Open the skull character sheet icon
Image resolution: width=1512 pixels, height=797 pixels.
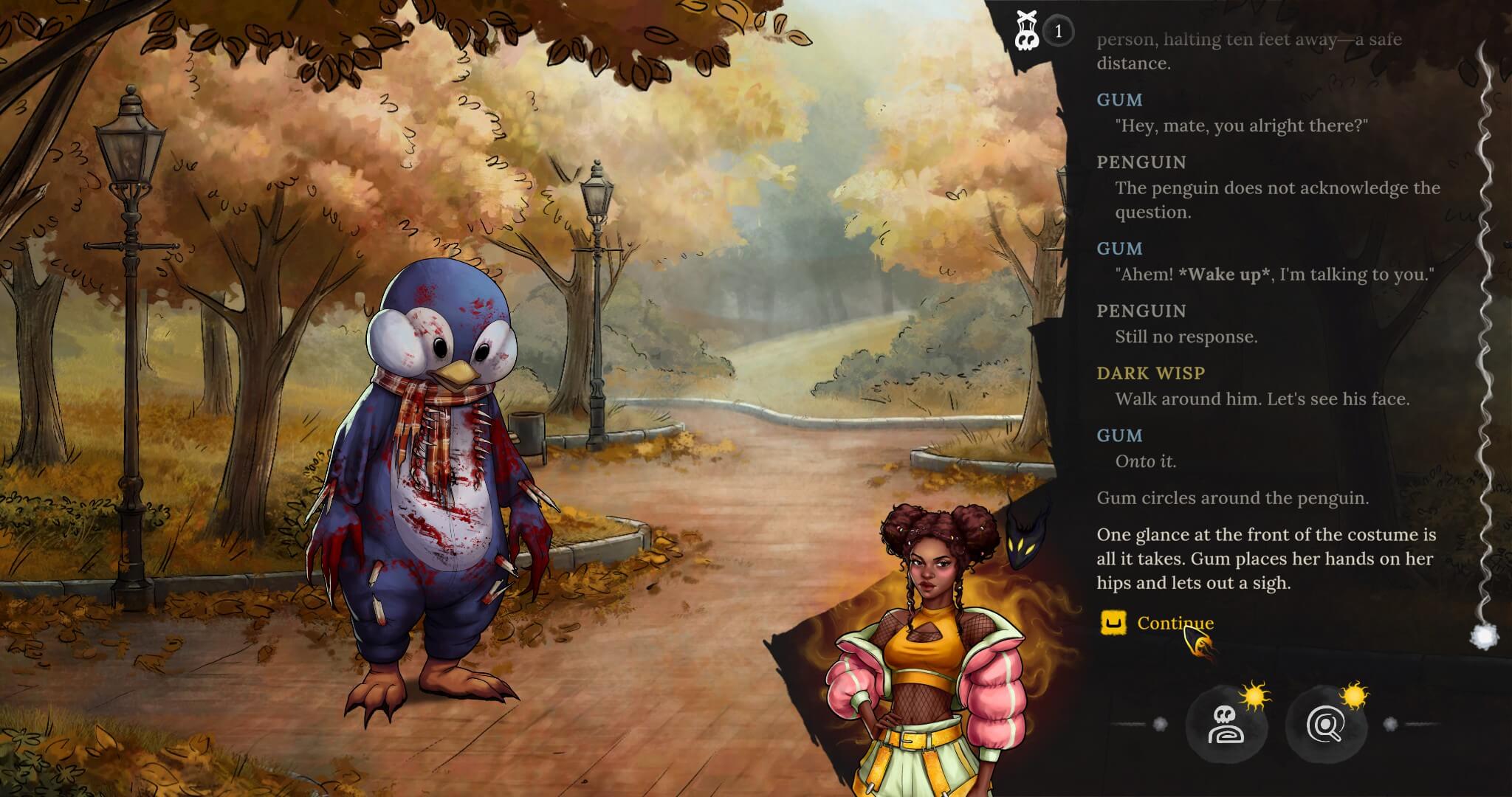pos(1226,725)
